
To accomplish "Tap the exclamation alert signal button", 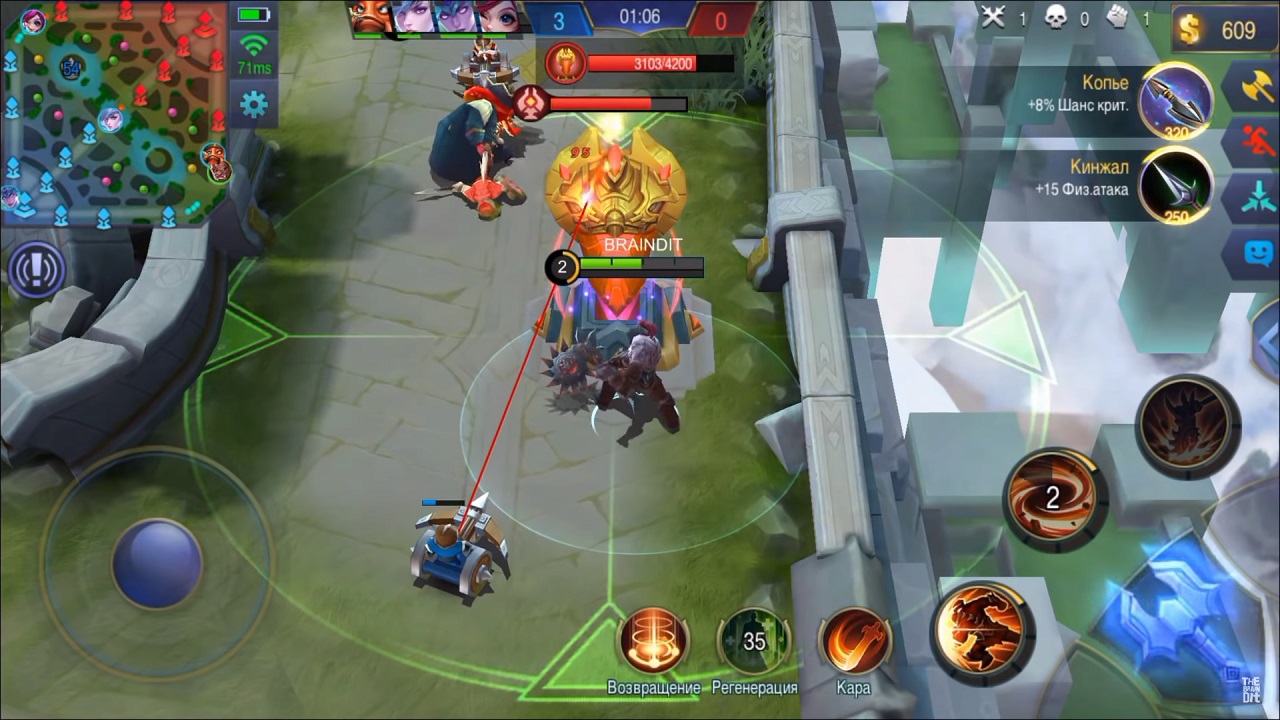I will [37, 269].
